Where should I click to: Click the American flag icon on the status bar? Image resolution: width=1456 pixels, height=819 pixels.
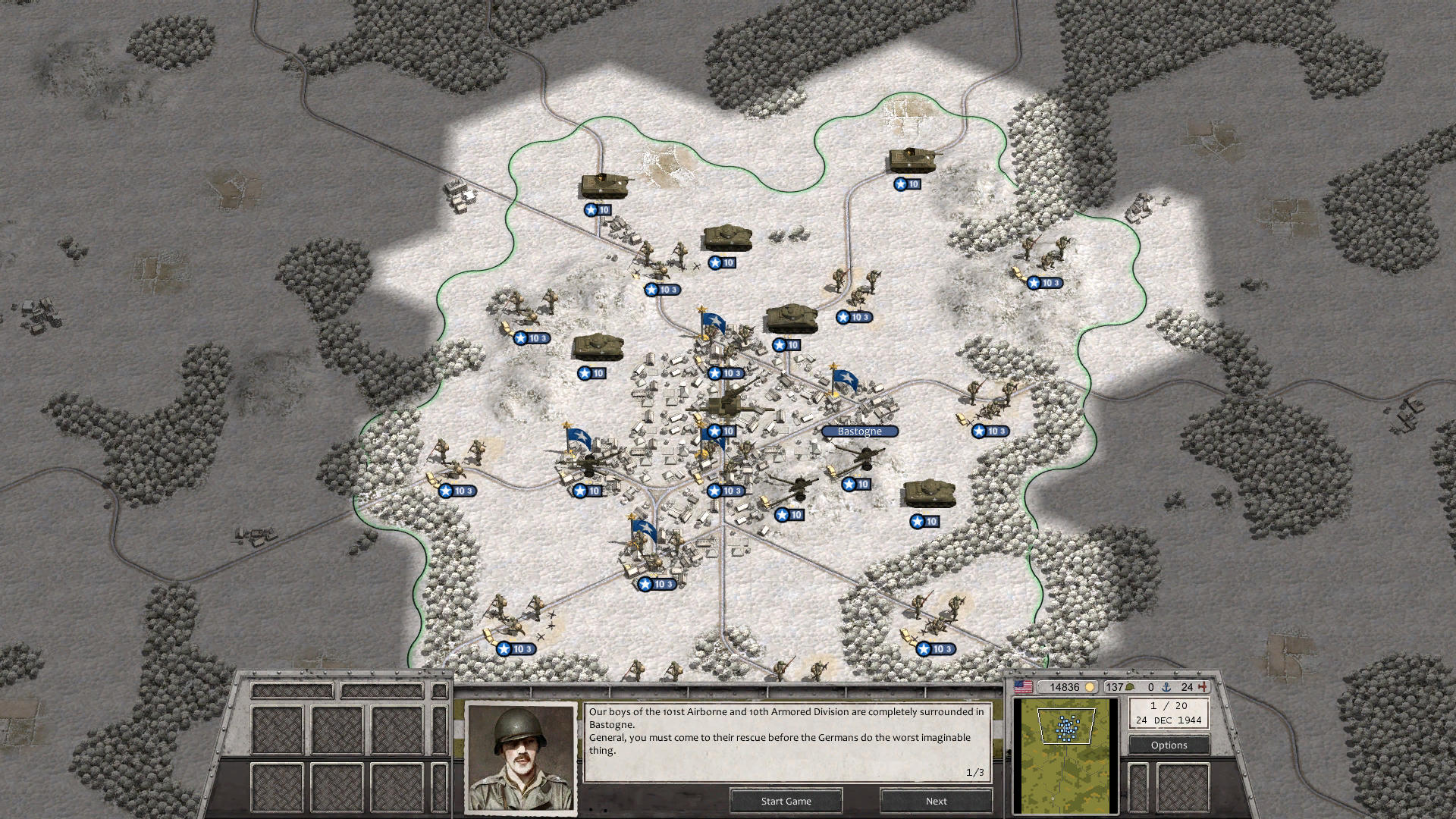[1023, 687]
